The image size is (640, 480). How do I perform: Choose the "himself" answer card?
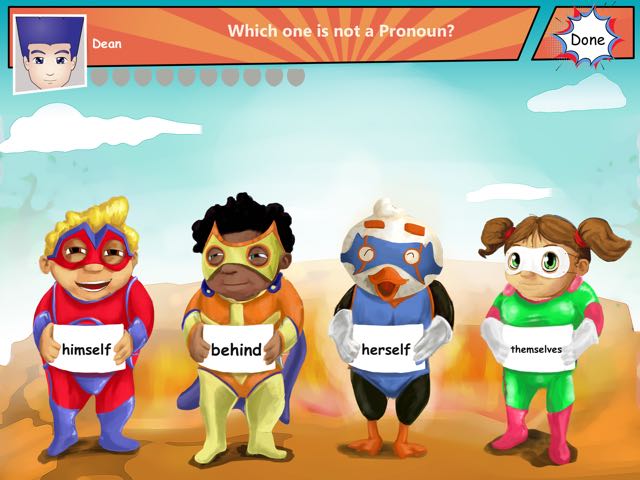click(86, 349)
